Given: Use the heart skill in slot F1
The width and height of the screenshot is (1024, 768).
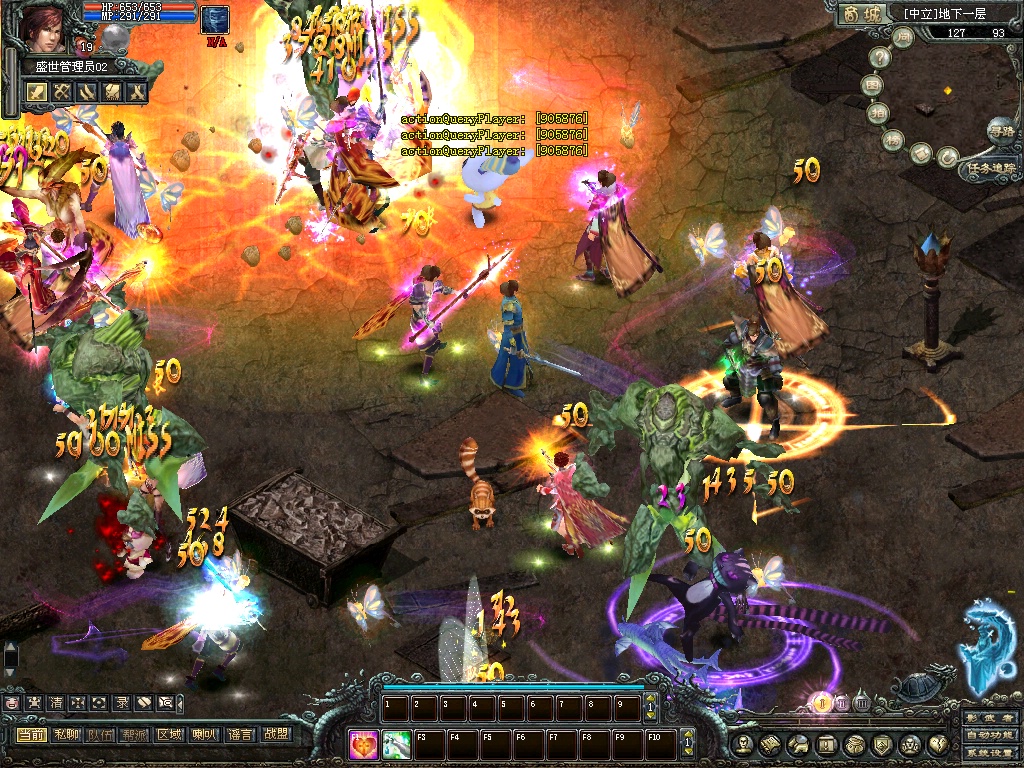Looking at the screenshot, I should (x=365, y=745).
